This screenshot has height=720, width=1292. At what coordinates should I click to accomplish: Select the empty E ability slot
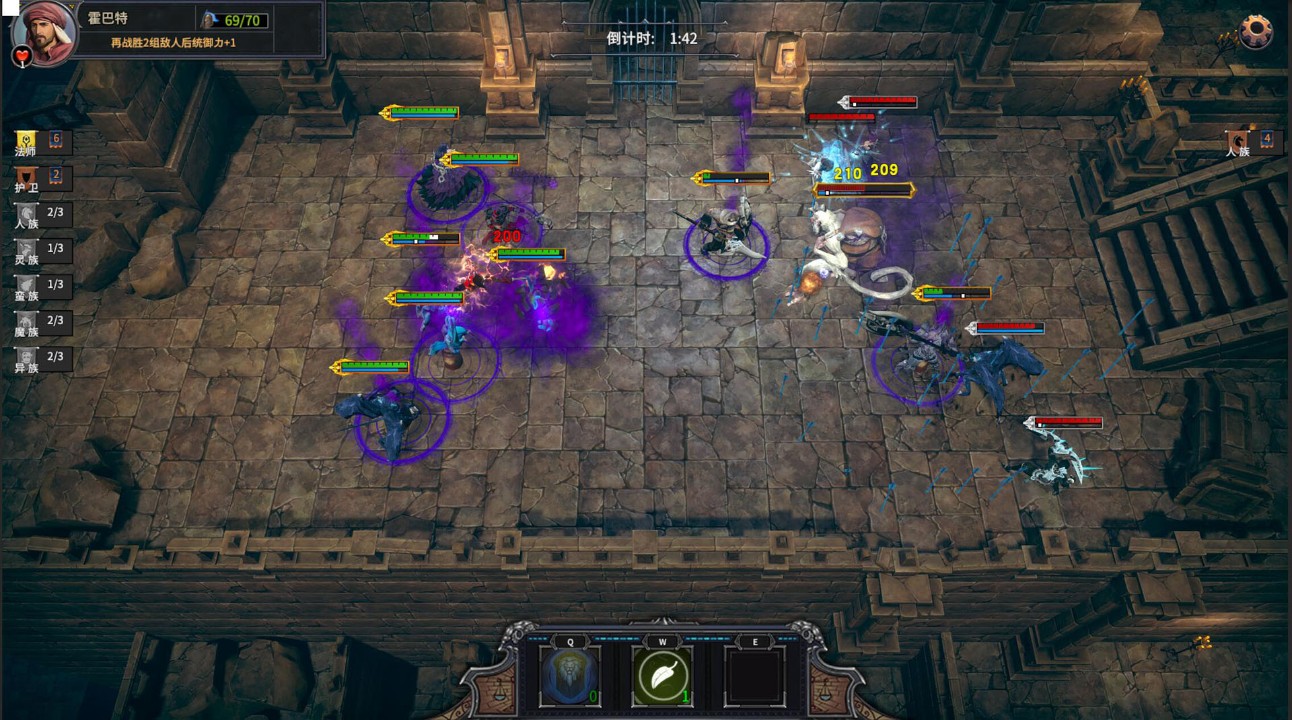point(755,676)
